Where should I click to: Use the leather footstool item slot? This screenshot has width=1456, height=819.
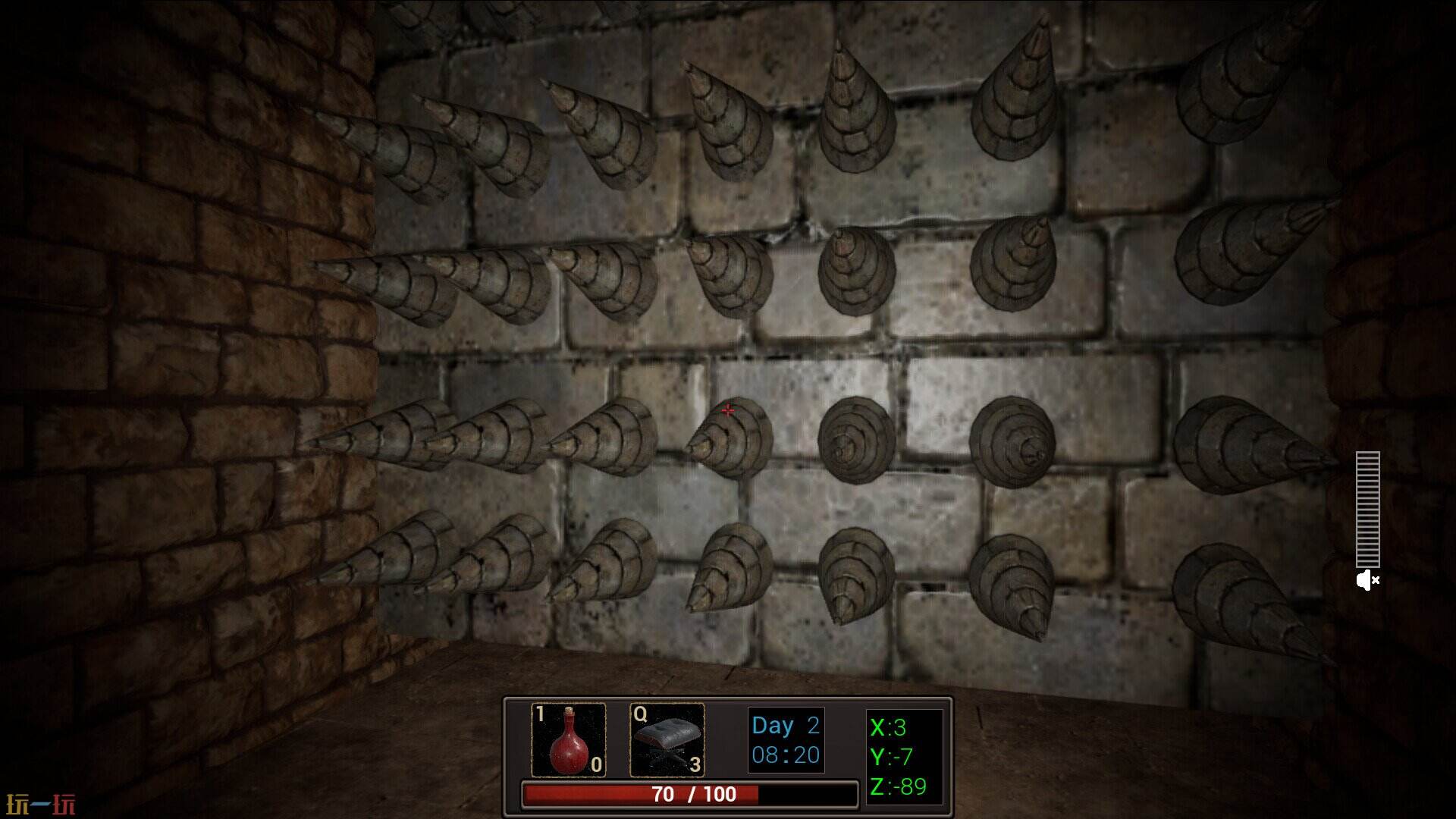(x=667, y=740)
